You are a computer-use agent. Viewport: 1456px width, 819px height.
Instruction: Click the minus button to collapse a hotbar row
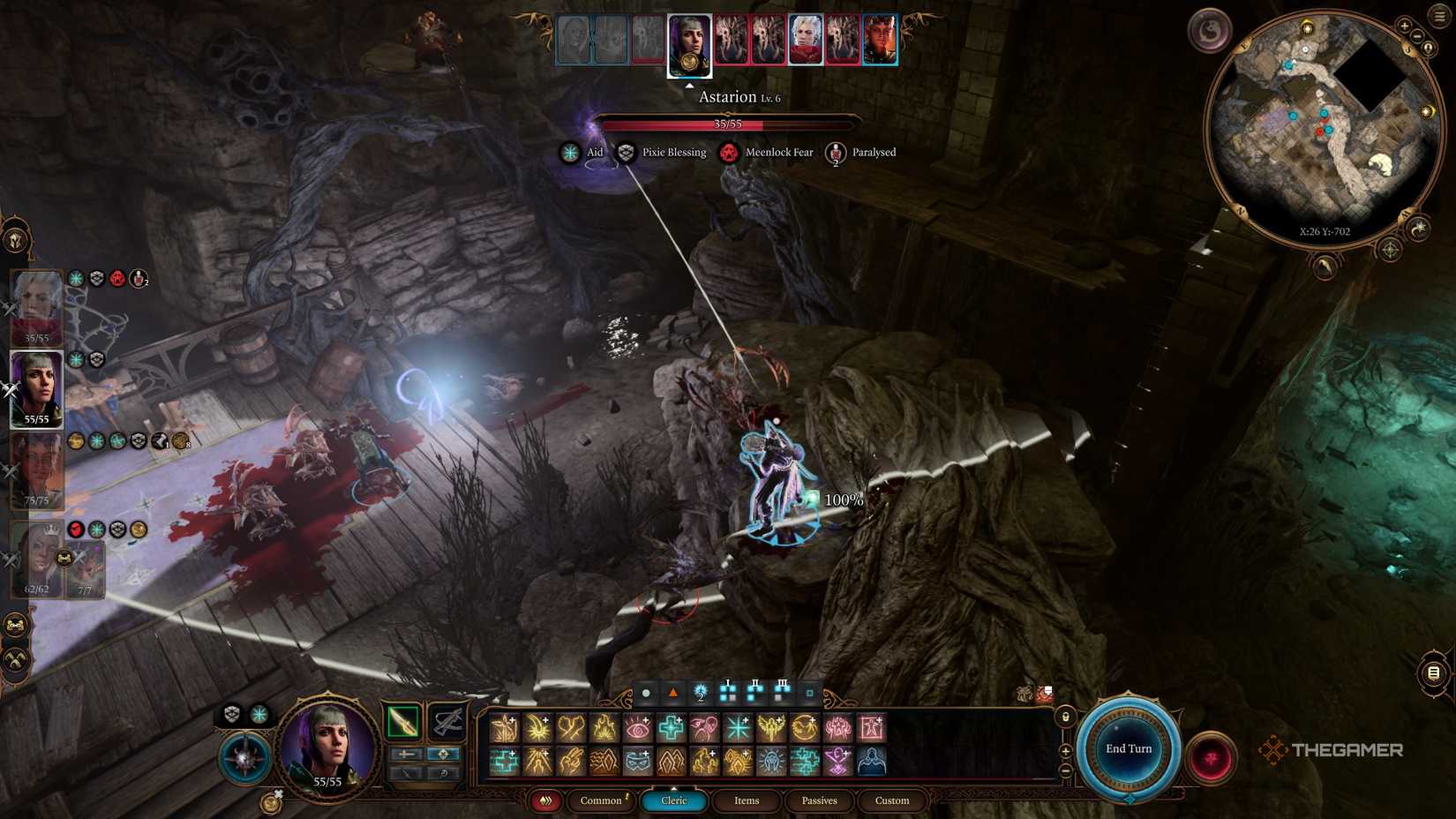click(x=1065, y=771)
